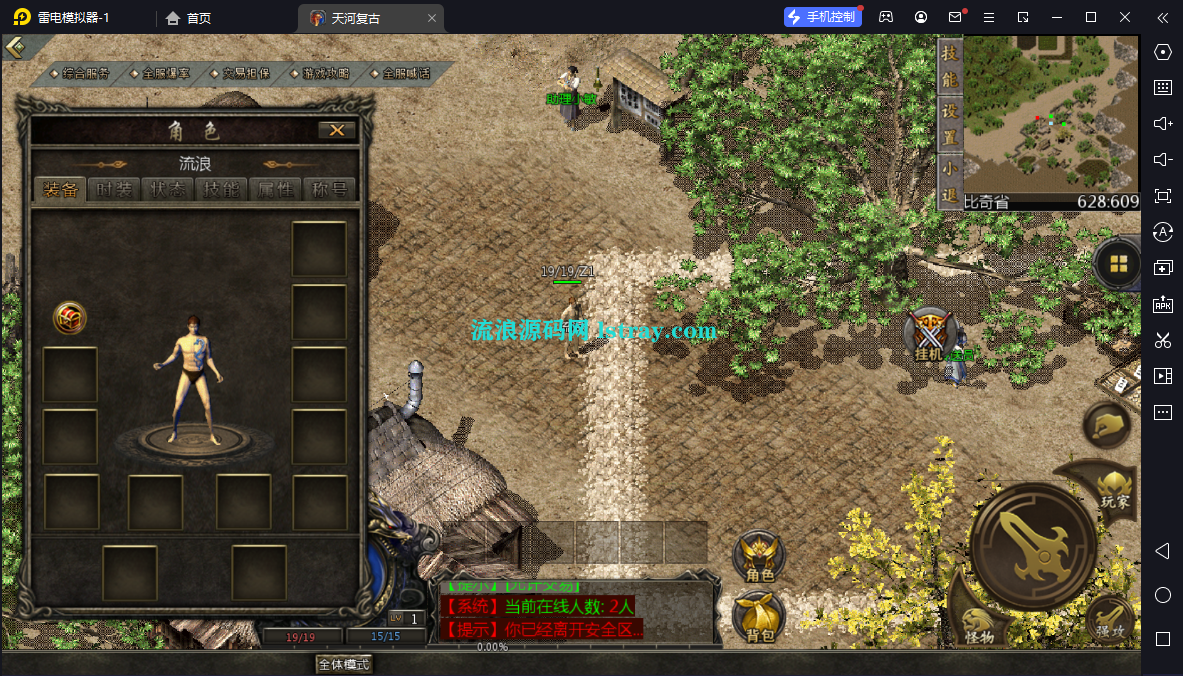The width and height of the screenshot is (1183, 676).
Task: Select the 怪物 monster target button
Action: pos(979,621)
